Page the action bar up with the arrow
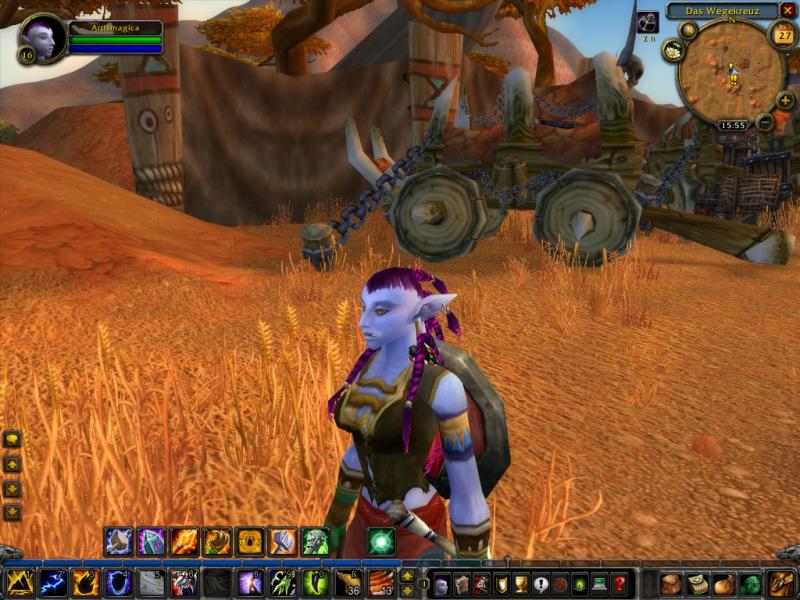 (x=407, y=576)
